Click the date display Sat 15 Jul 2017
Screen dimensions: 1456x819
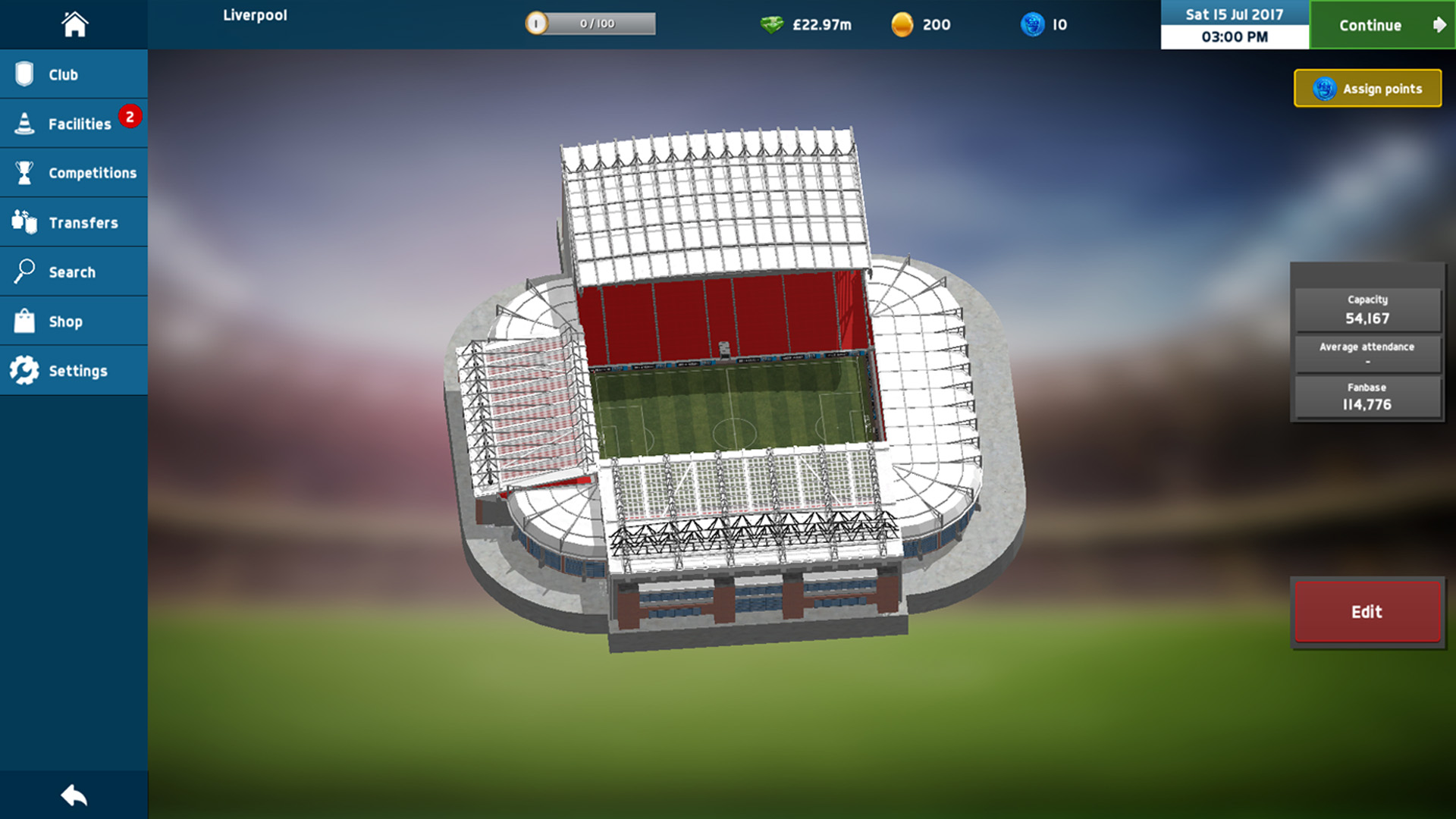point(1233,14)
